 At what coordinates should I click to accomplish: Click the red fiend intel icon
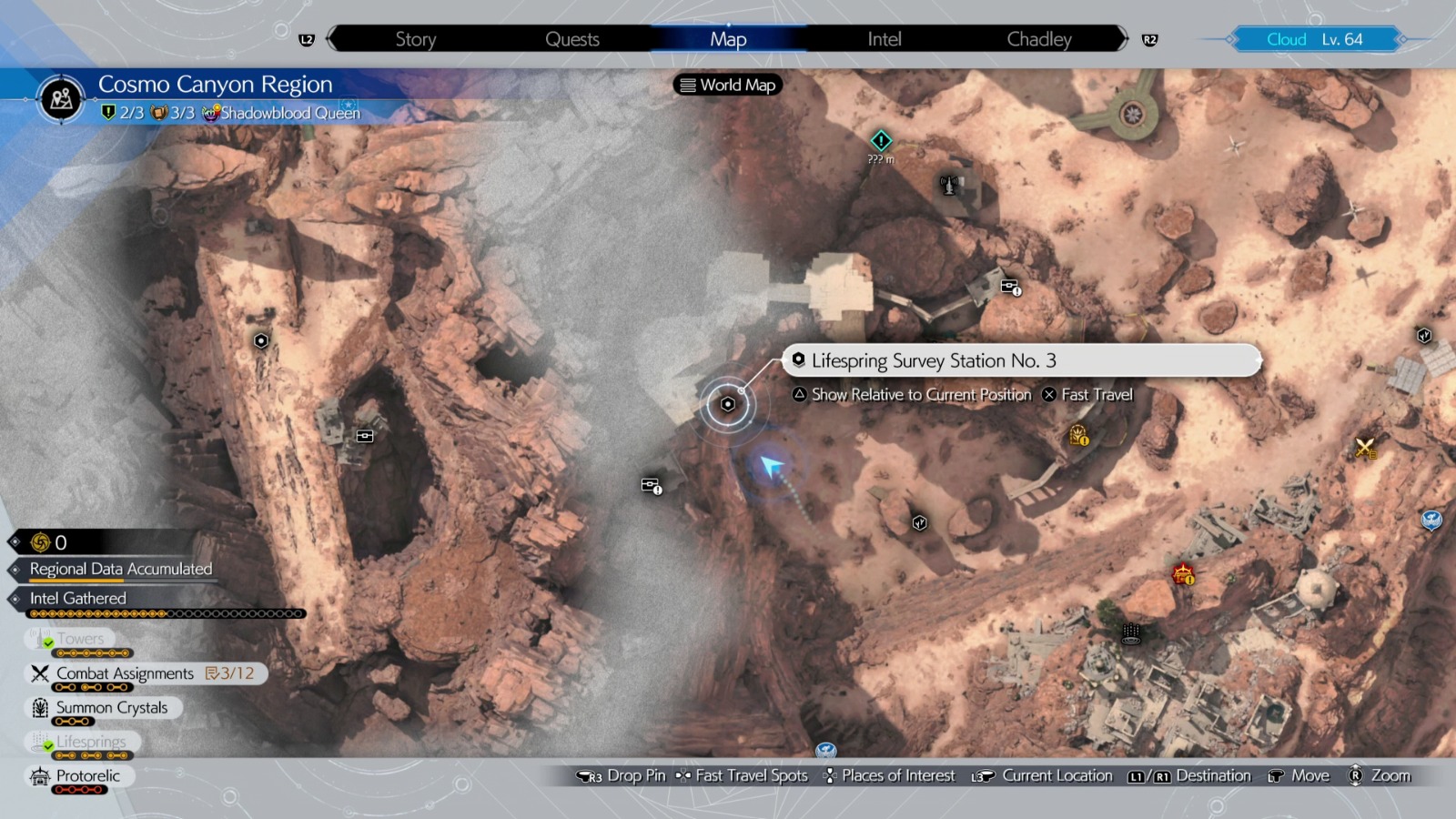click(x=1185, y=575)
